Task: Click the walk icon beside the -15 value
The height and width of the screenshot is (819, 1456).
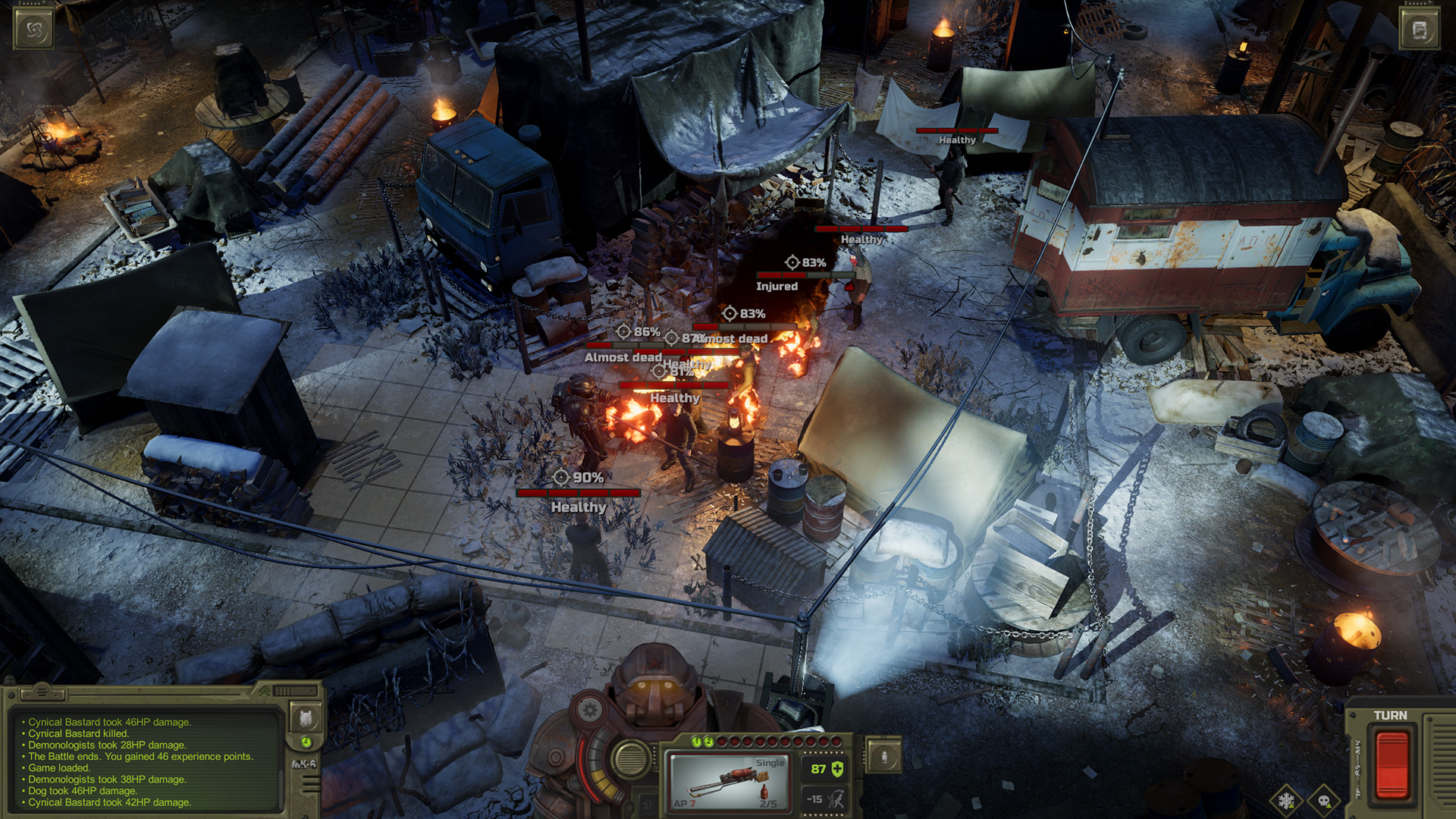Action: pyautogui.click(x=836, y=799)
